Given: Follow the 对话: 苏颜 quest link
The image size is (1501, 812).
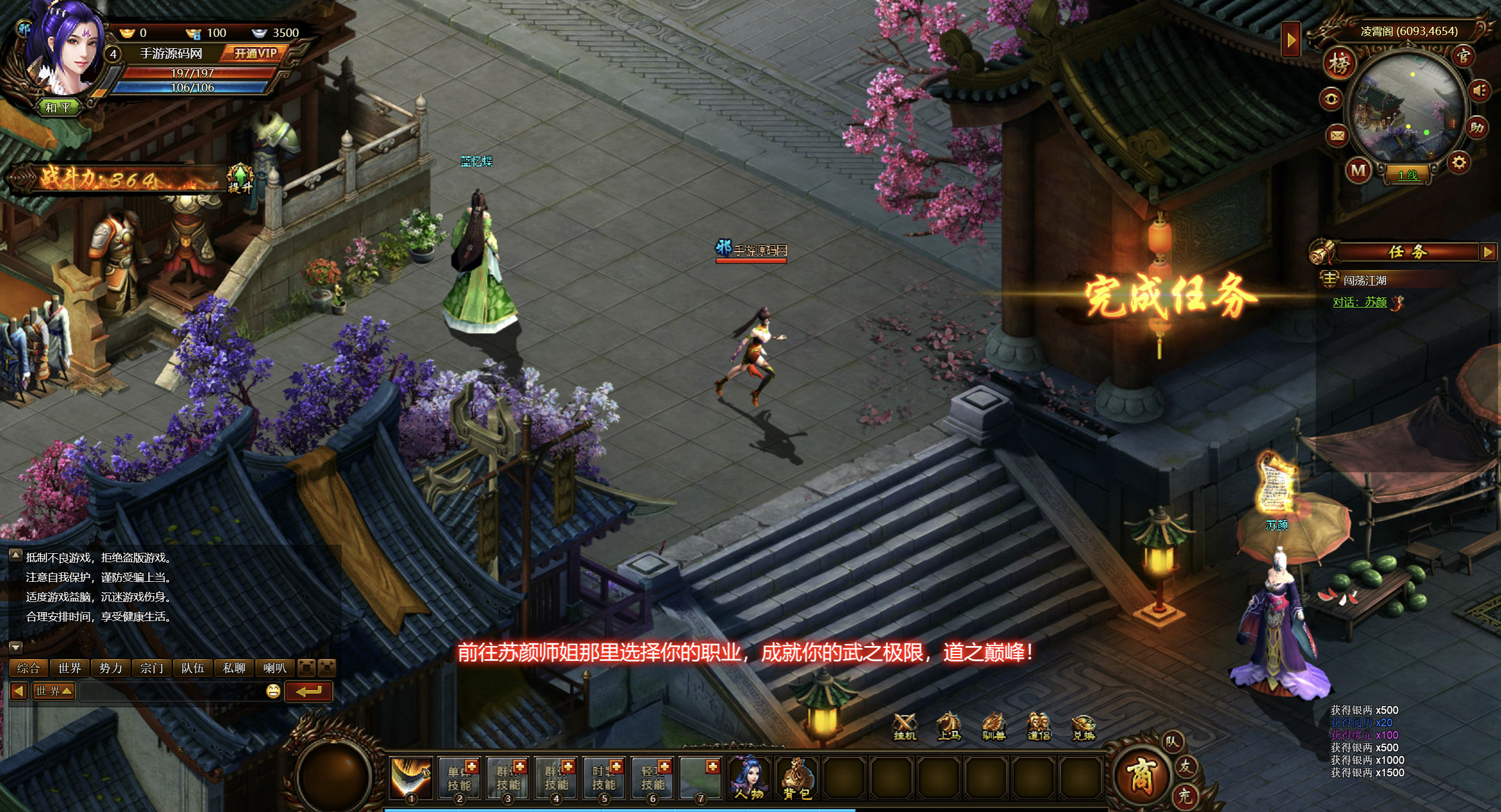Looking at the screenshot, I should pyautogui.click(x=1359, y=302).
